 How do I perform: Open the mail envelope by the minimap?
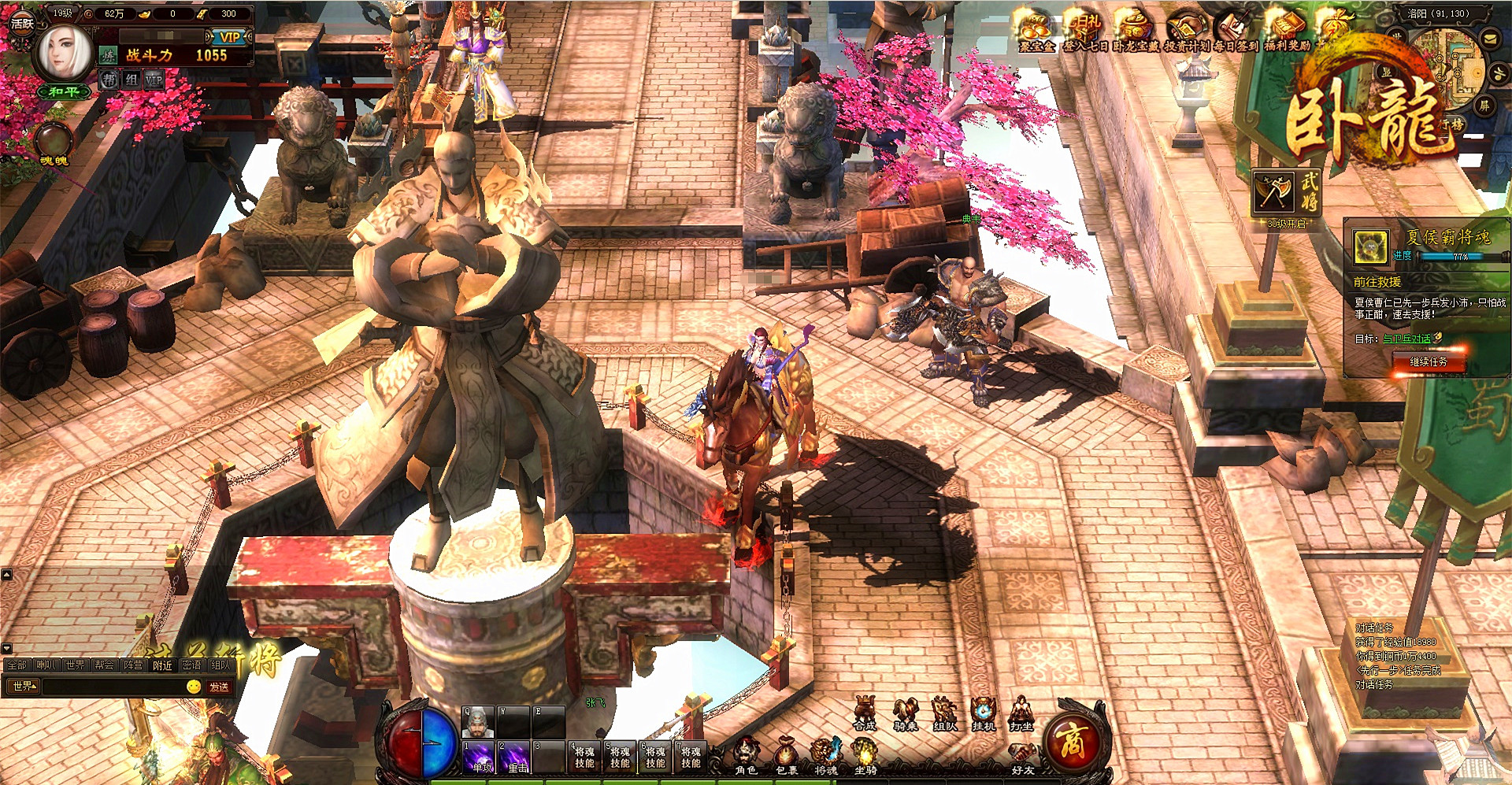[1491, 39]
